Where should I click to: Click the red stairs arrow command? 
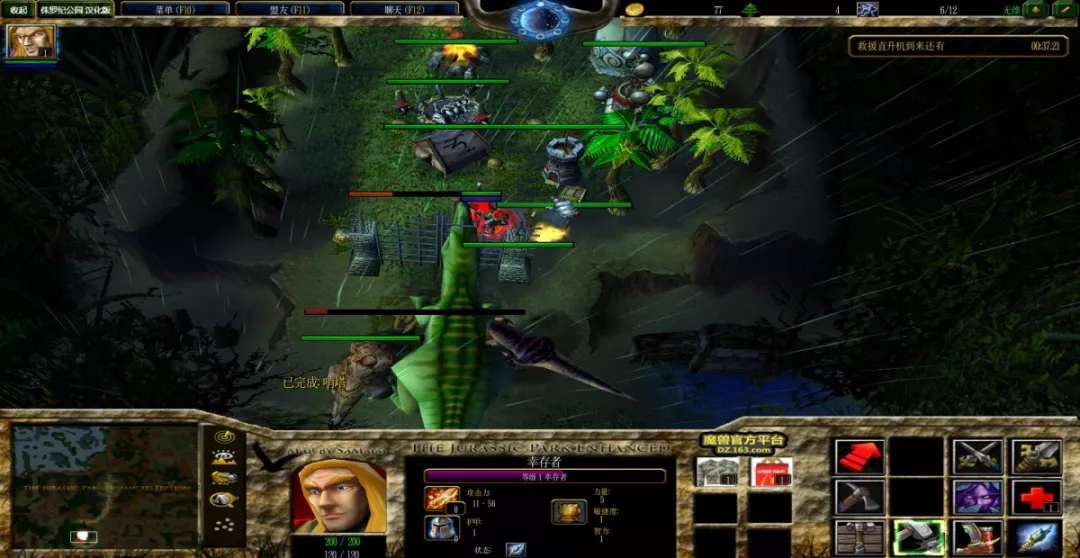(x=859, y=457)
